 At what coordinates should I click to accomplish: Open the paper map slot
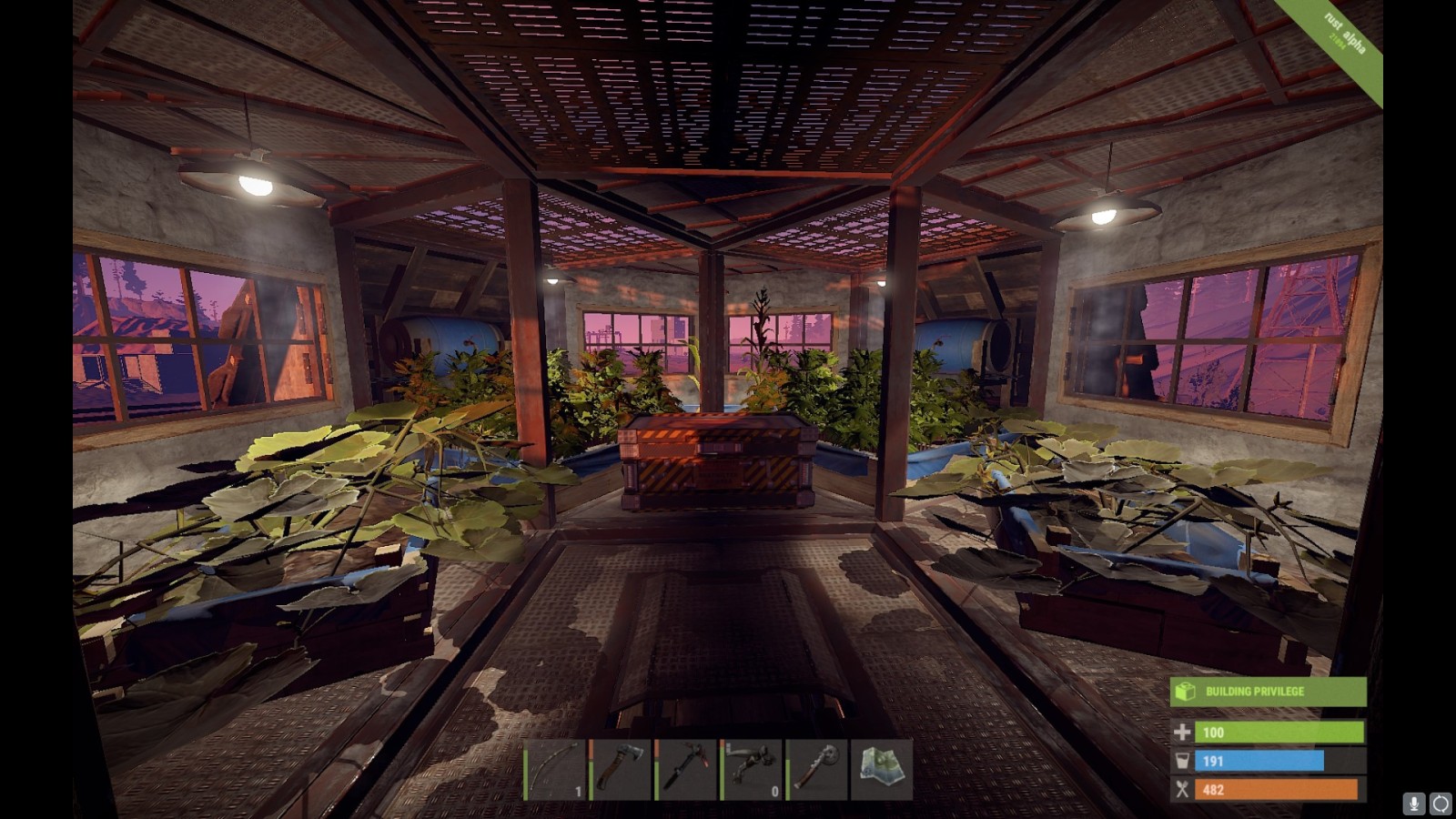(882, 770)
